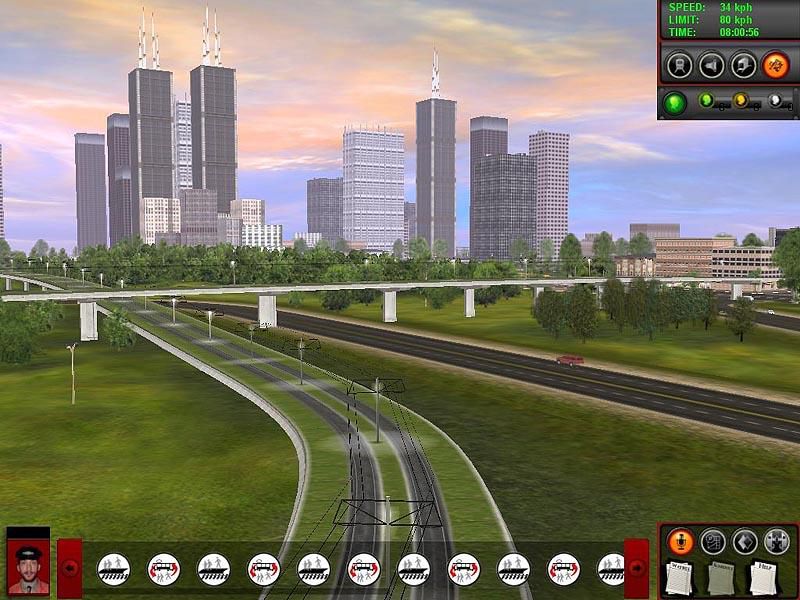This screenshot has height=600, width=800.
Task: Click the train icon button
Action: click(x=679, y=65)
